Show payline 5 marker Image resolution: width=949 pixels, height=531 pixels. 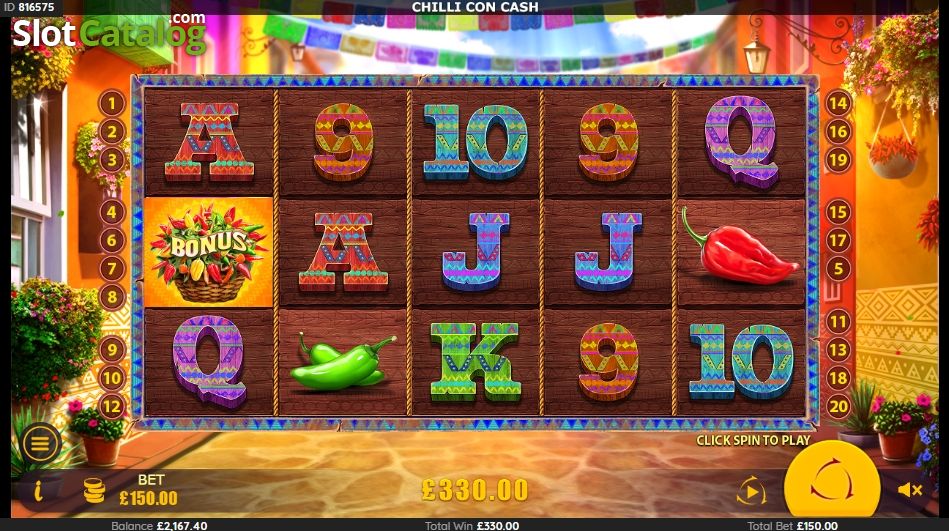tap(837, 268)
